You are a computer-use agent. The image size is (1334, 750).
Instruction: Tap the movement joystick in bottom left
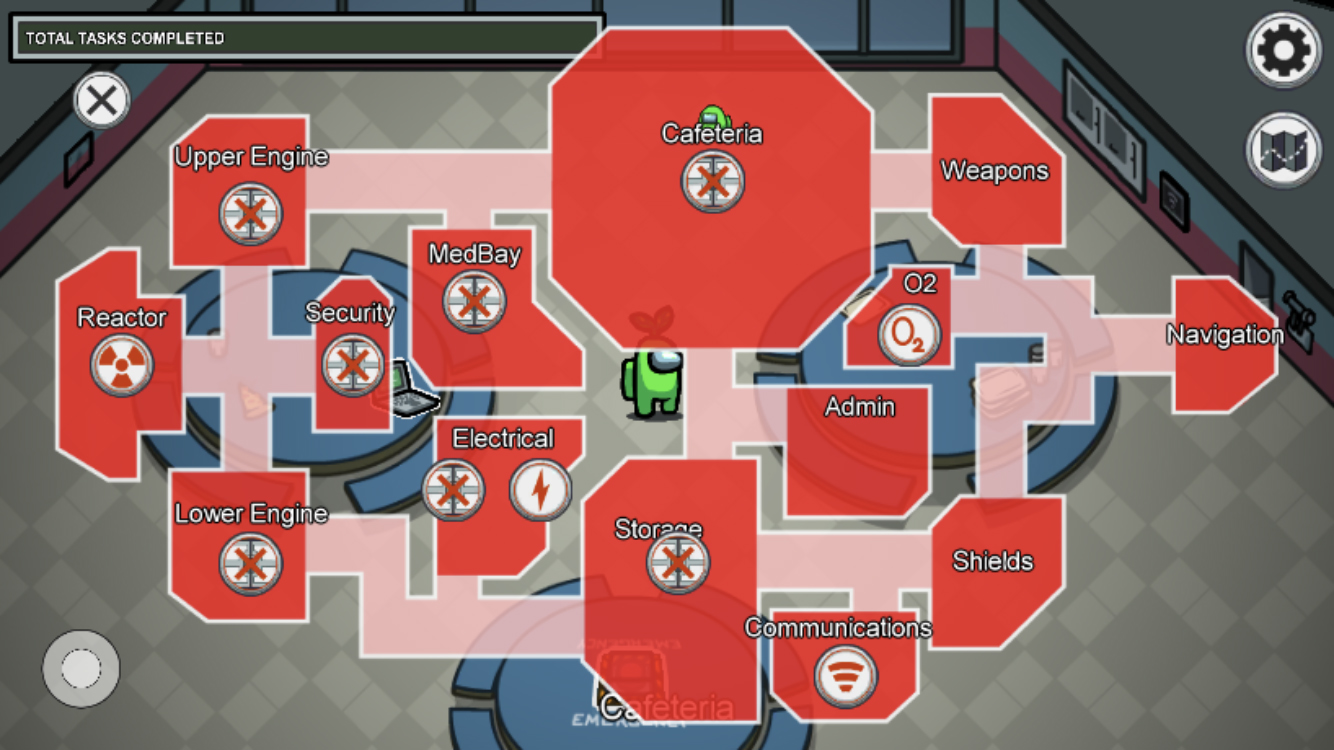point(79,669)
